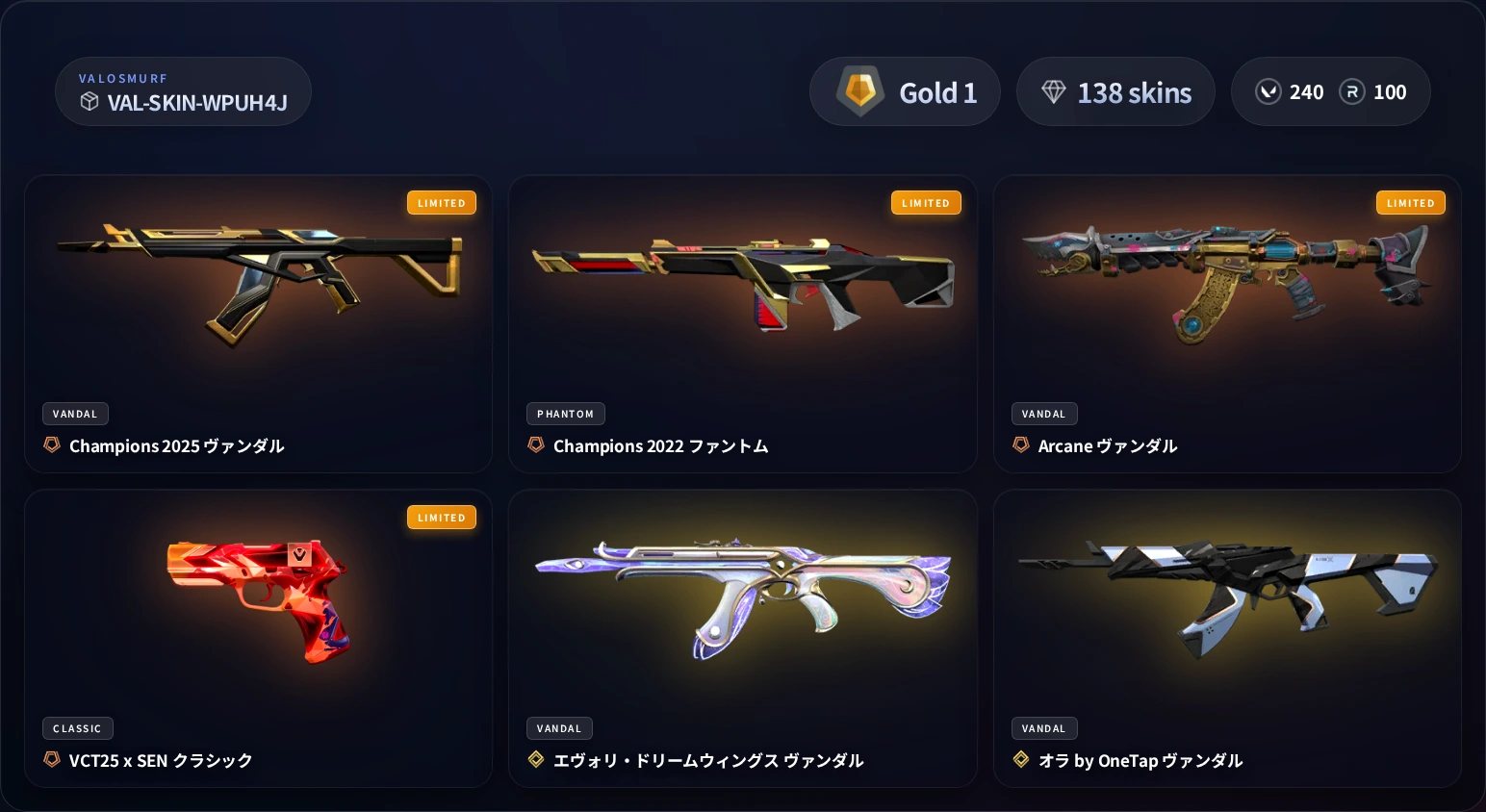Open the VANDAL weapon filter tag
The width and height of the screenshot is (1486, 812).
(75, 414)
